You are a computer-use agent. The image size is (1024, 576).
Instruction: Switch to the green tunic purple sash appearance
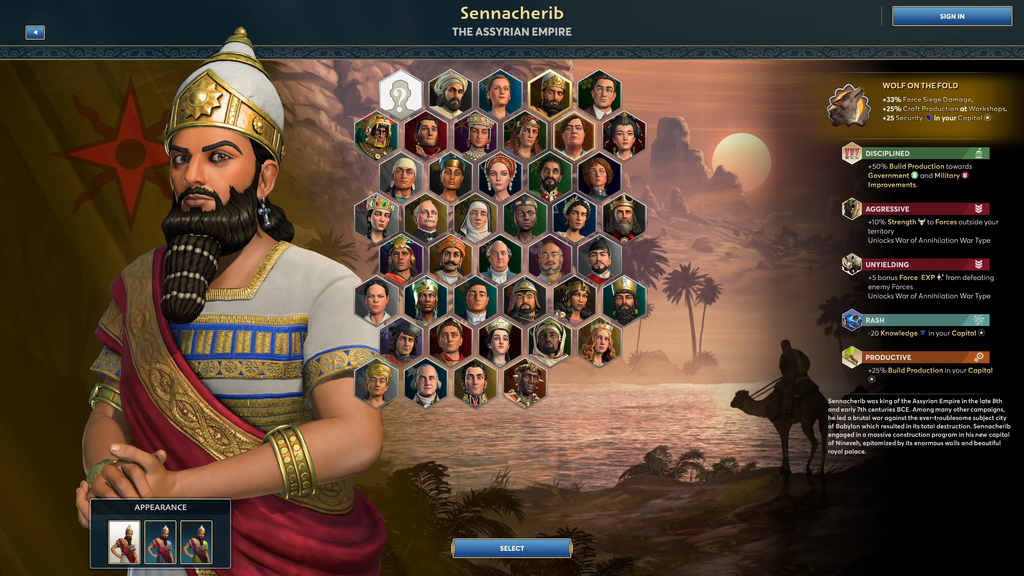point(196,542)
